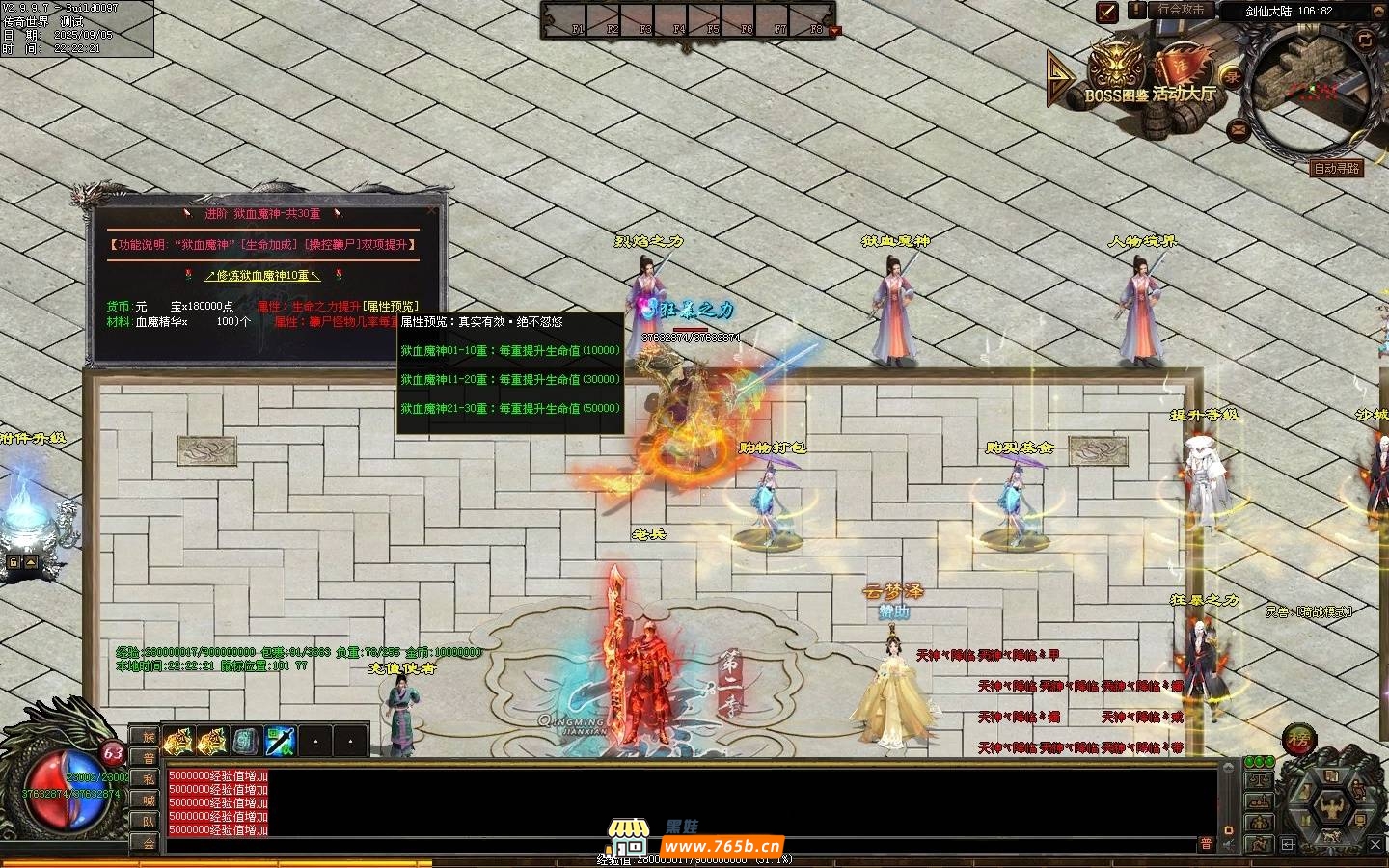The height and width of the screenshot is (868, 1389).
Task: Click the 修炼狱血魔神10重 cultivation link
Action: [262, 276]
